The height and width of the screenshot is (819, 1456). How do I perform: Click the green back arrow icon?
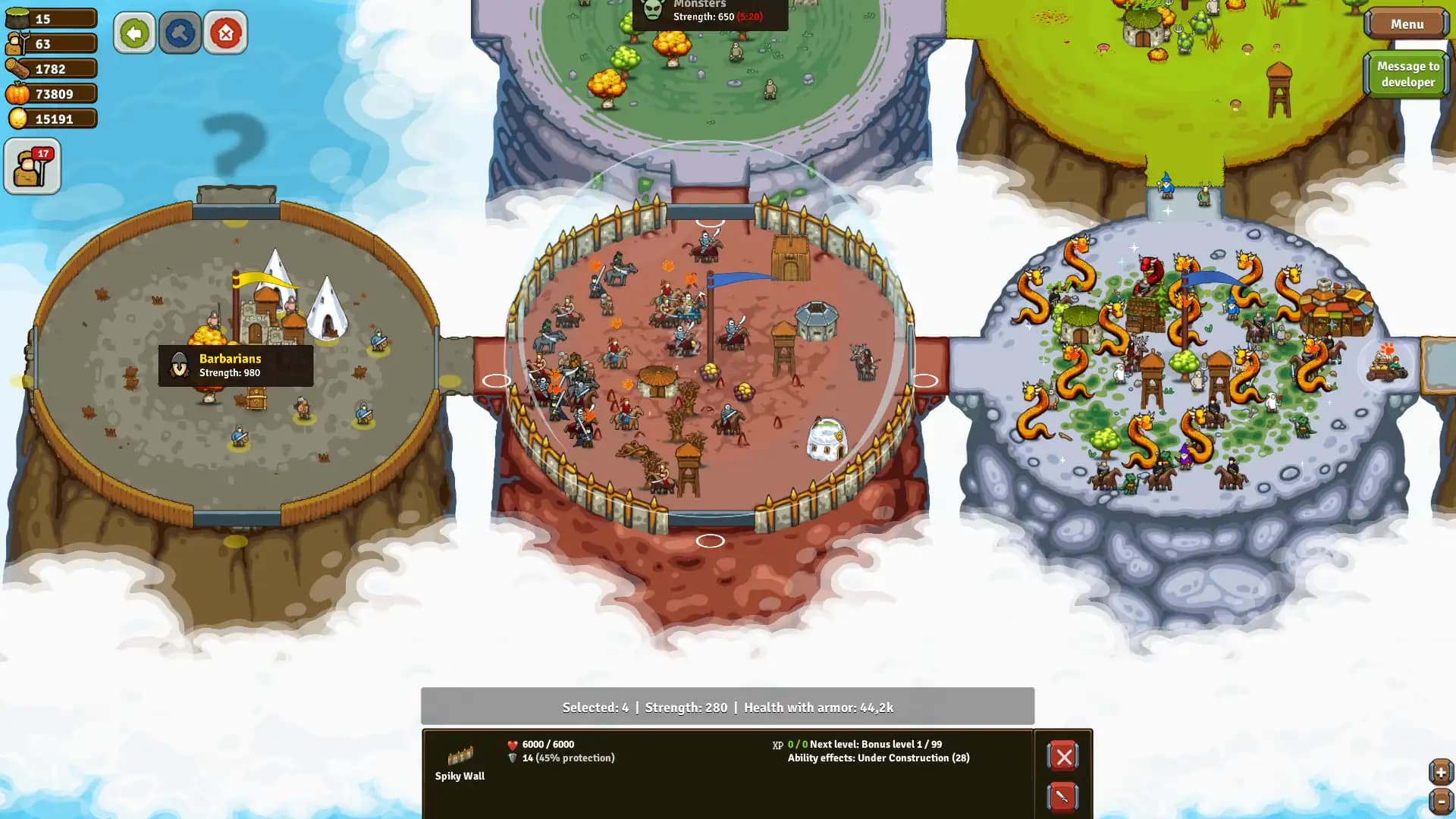[134, 33]
